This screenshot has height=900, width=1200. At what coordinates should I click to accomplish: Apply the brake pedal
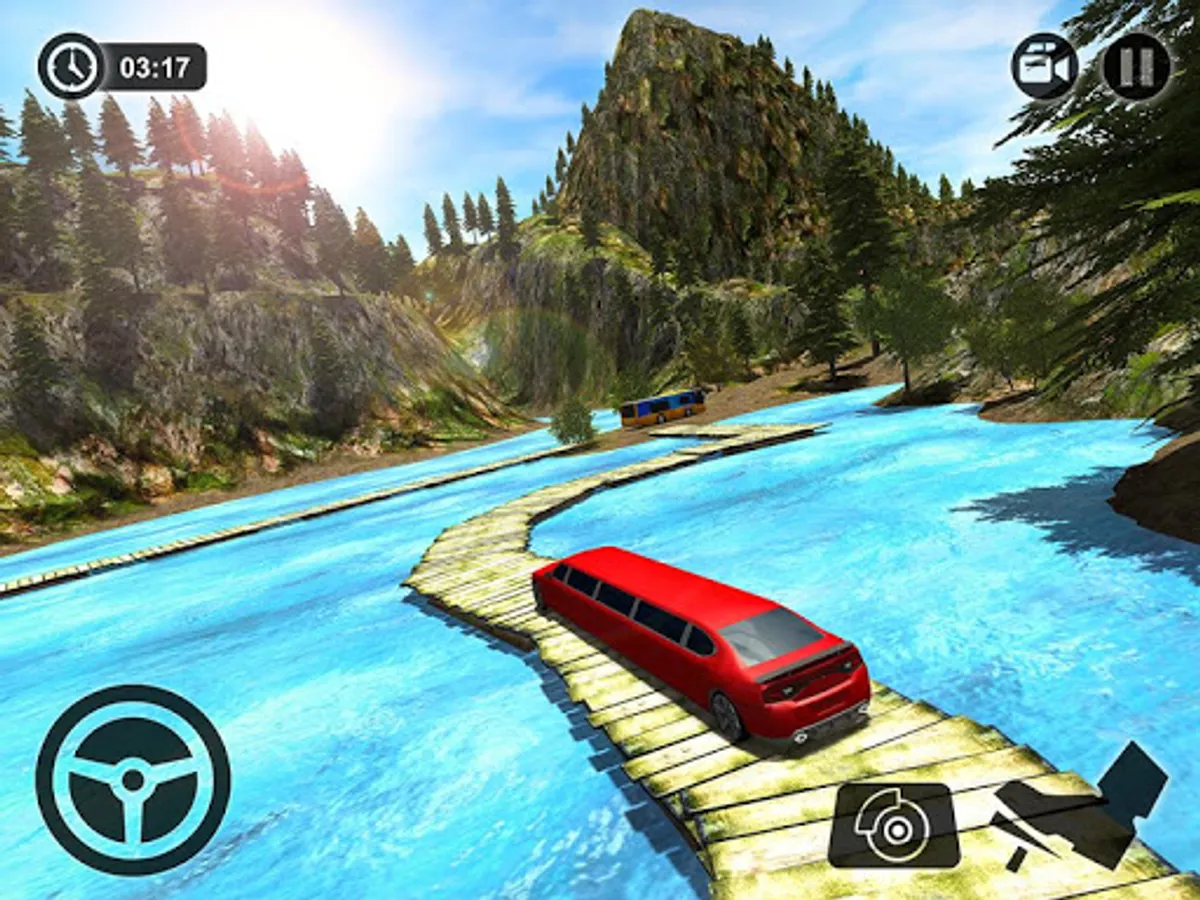pos(894,825)
